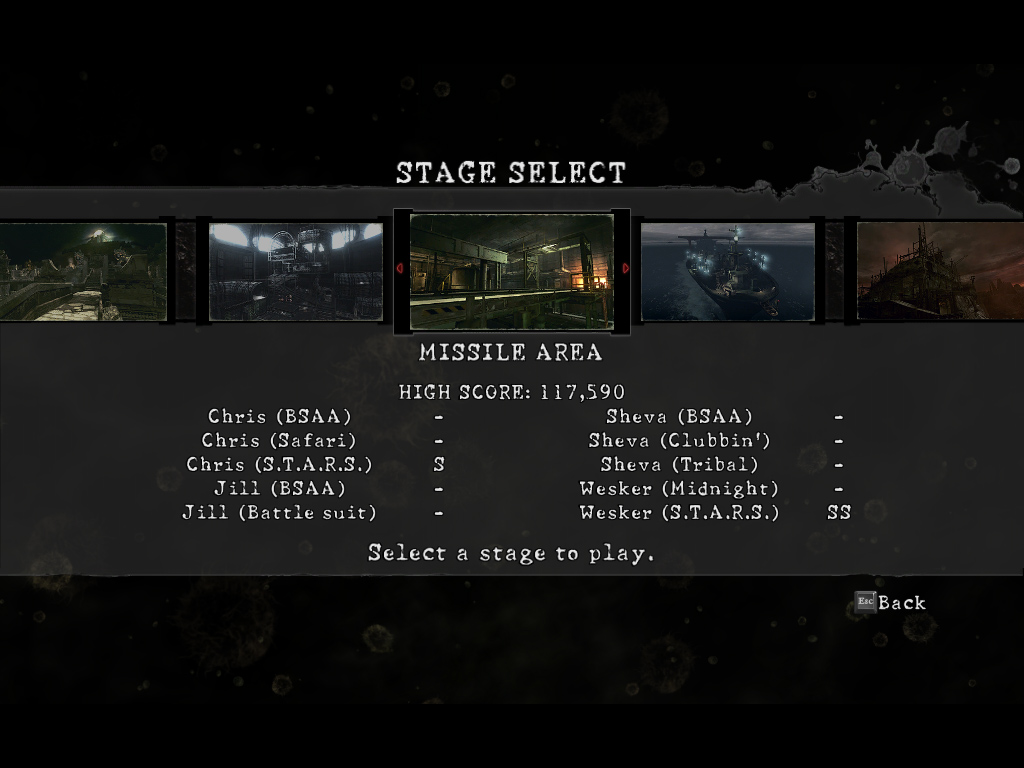Click the right red arrow stage selector
The width and height of the screenshot is (1024, 768).
(x=626, y=268)
